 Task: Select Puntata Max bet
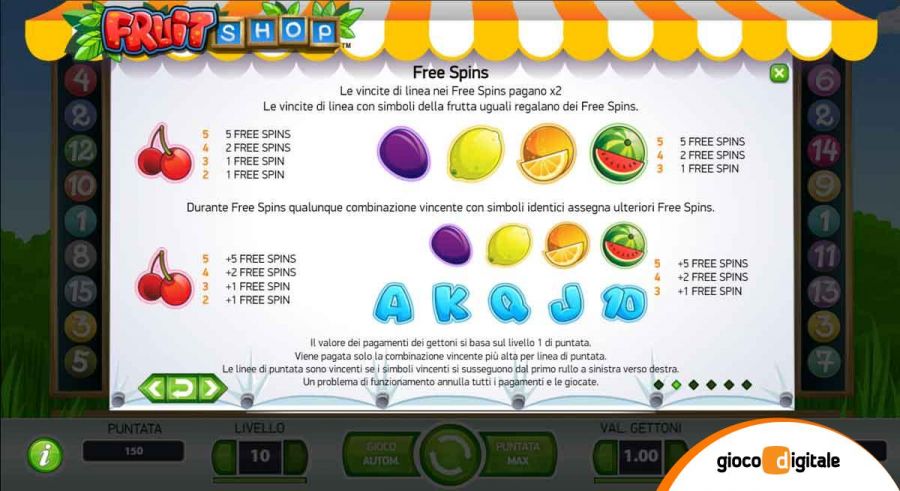point(519,456)
